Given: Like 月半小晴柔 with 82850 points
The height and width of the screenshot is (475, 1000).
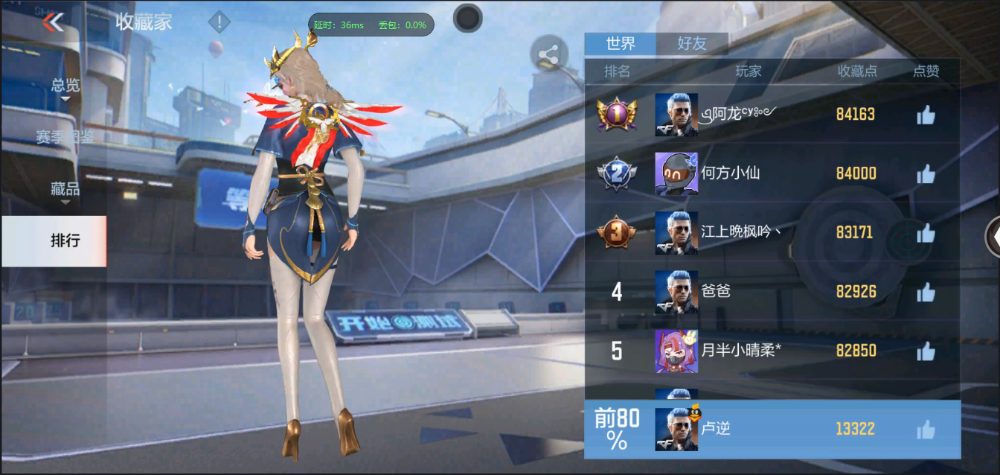Looking at the screenshot, I should [x=926, y=351].
